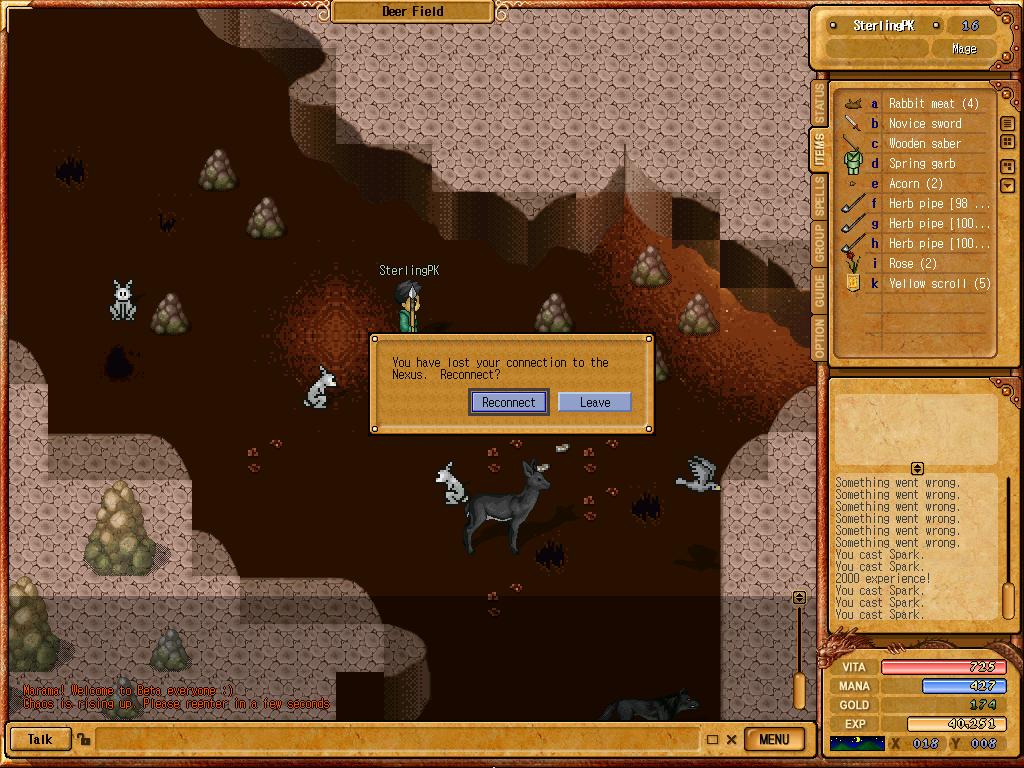Switch inventory to grid view
This screenshot has width=1024, height=768.
[1007, 143]
